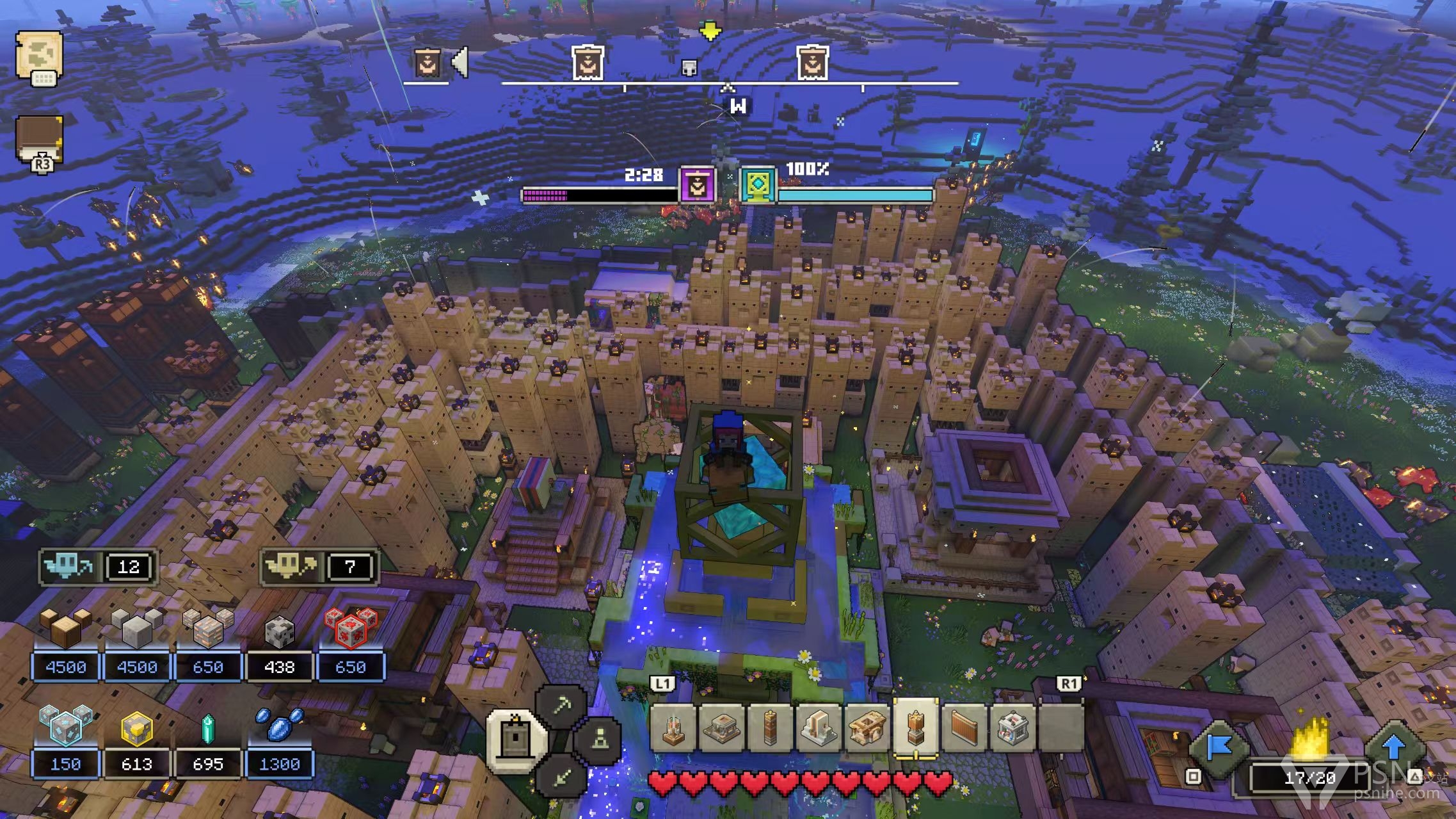This screenshot has width=1456, height=819.
Task: Pick the pyramid-shaped wheel category
Action: pyautogui.click(x=598, y=741)
